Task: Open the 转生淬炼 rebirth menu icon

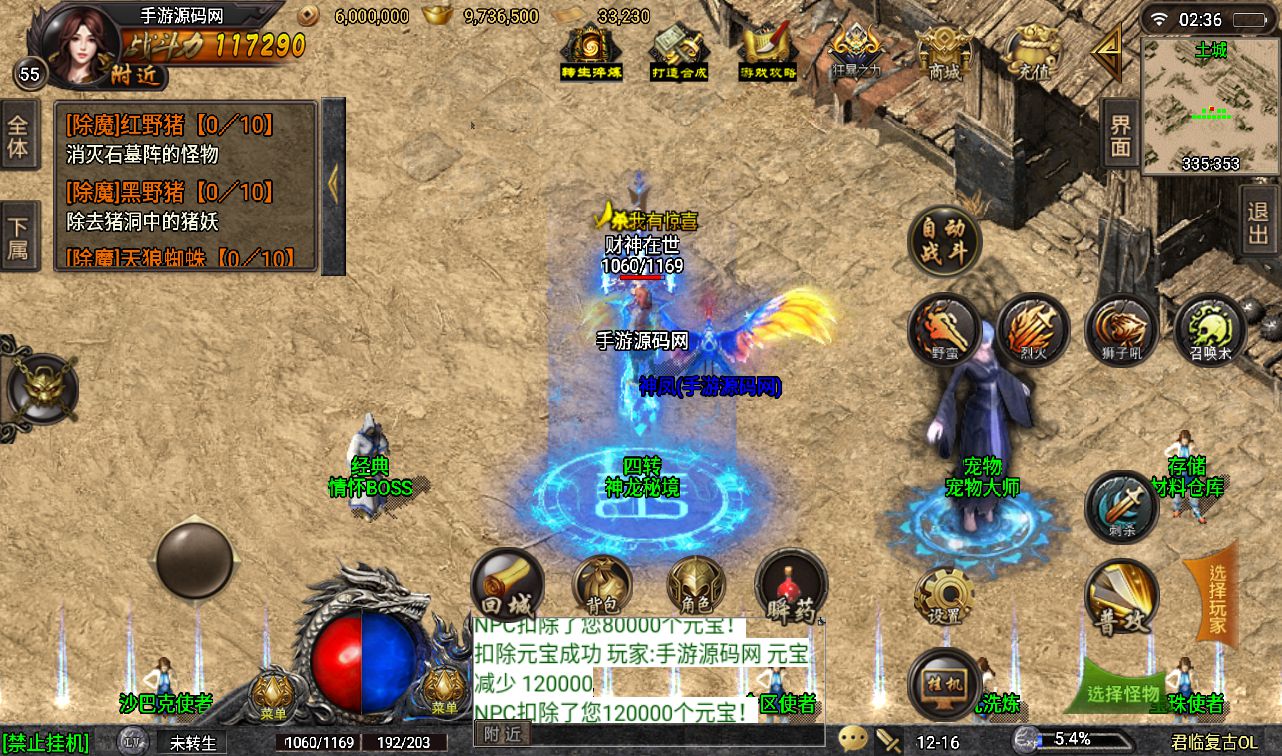Action: (592, 52)
